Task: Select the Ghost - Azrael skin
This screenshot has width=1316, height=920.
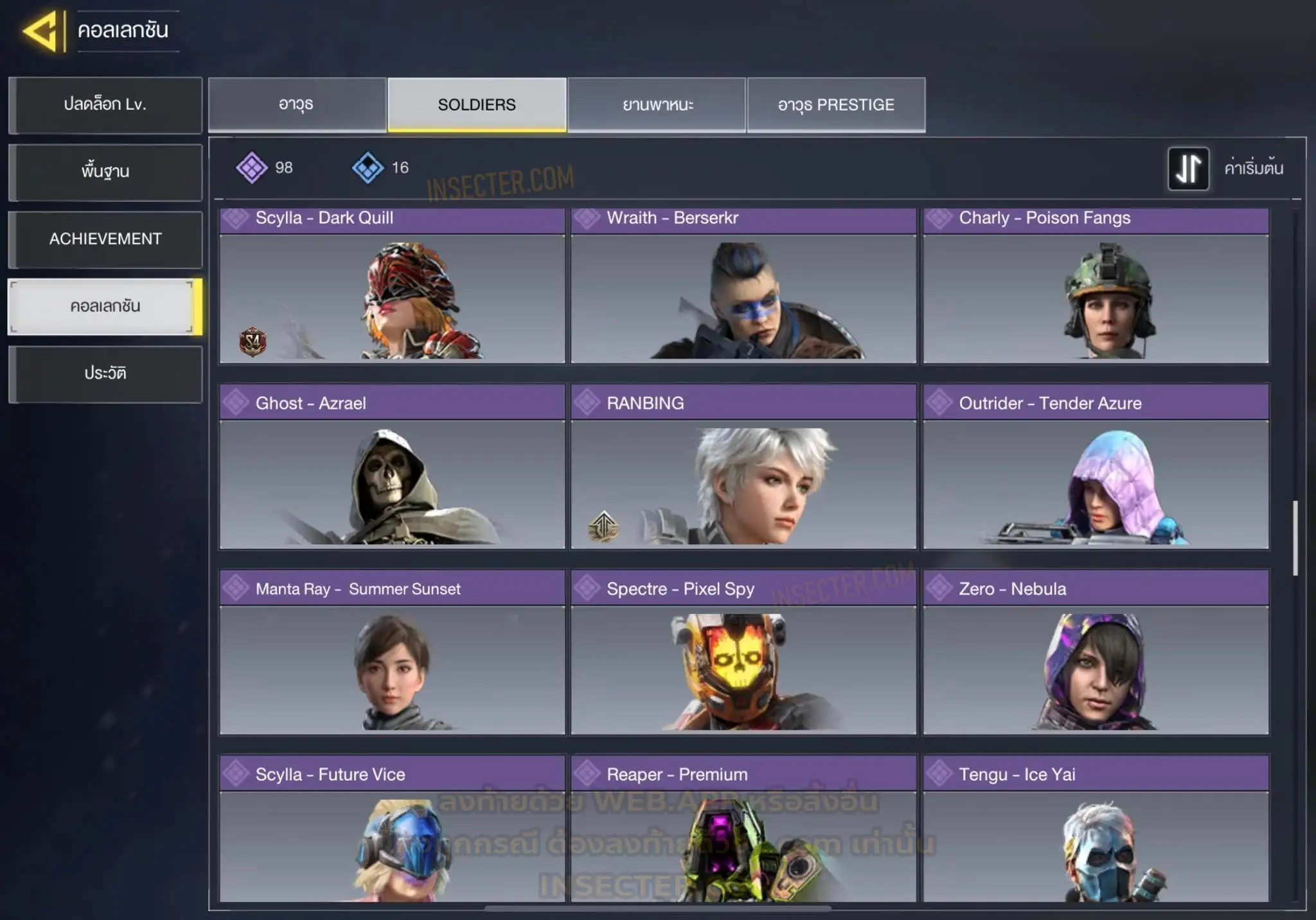Action: [392, 467]
